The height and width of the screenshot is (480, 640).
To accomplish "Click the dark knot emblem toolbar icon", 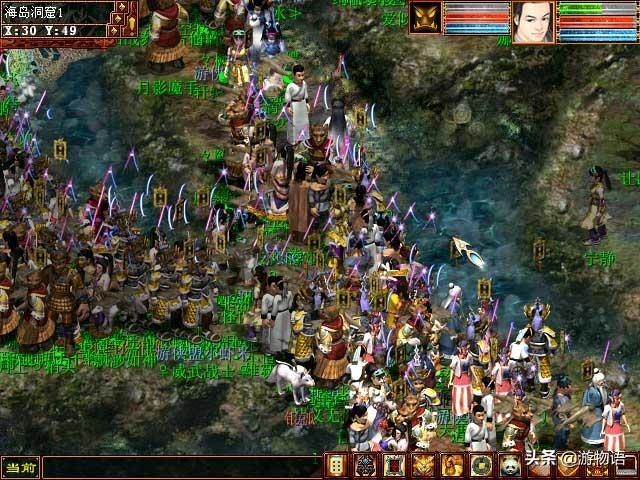I will point(366,465).
